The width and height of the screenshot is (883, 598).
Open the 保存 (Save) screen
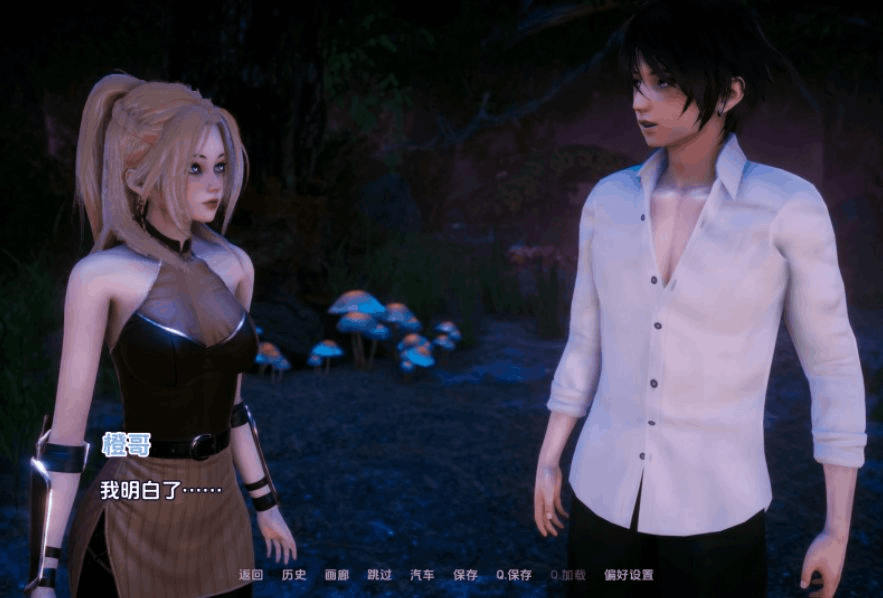coord(466,575)
